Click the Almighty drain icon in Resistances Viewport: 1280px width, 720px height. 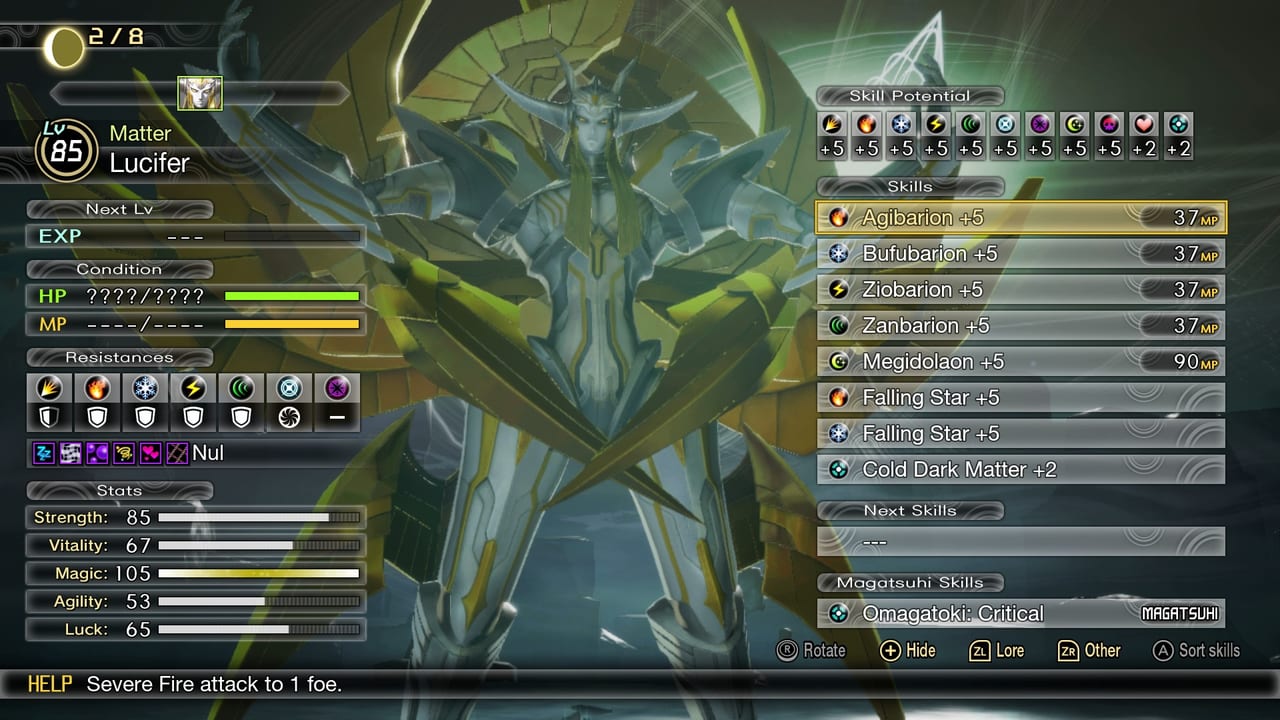tap(288, 417)
